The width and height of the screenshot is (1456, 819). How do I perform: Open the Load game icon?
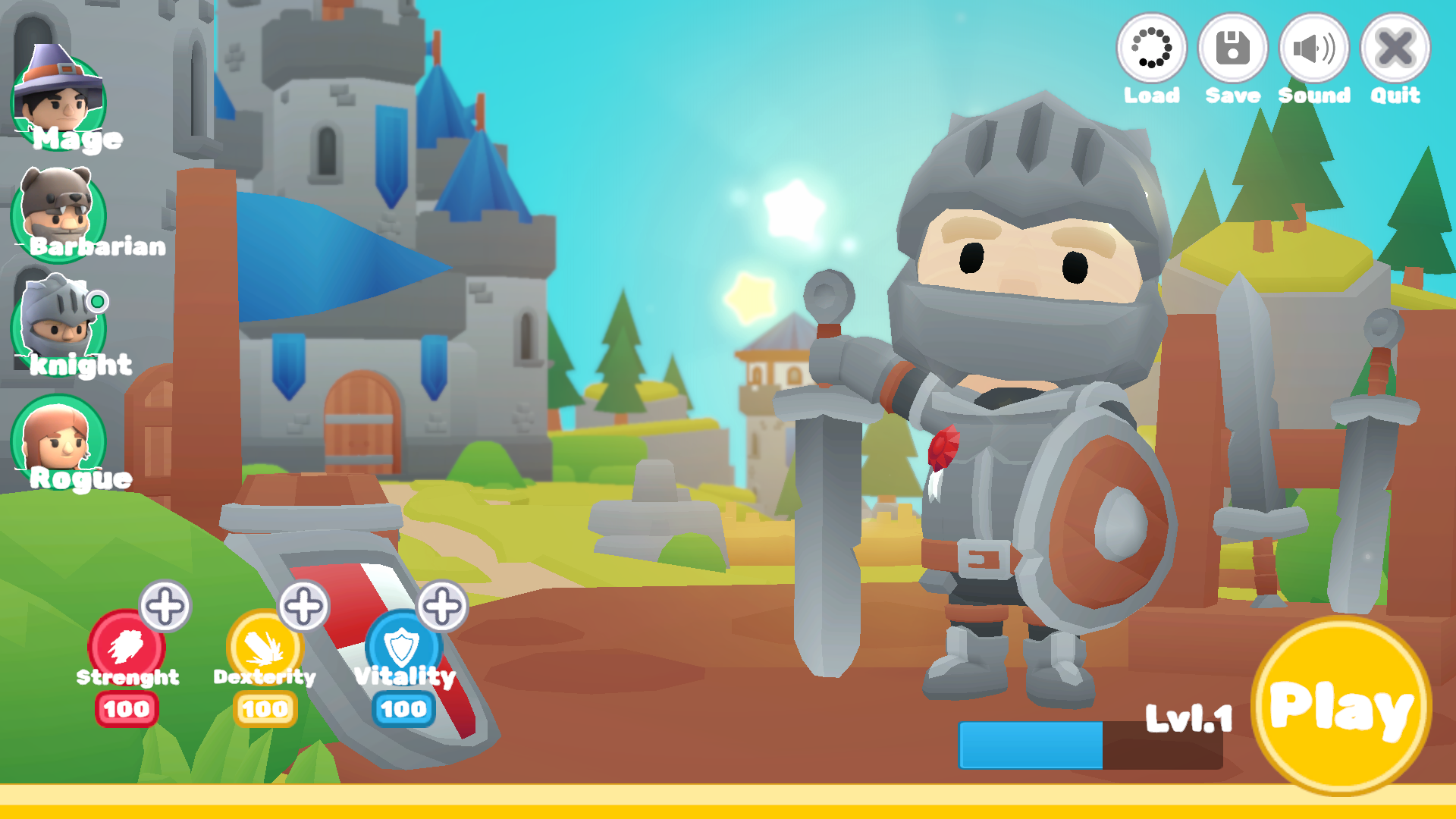pos(1152,49)
